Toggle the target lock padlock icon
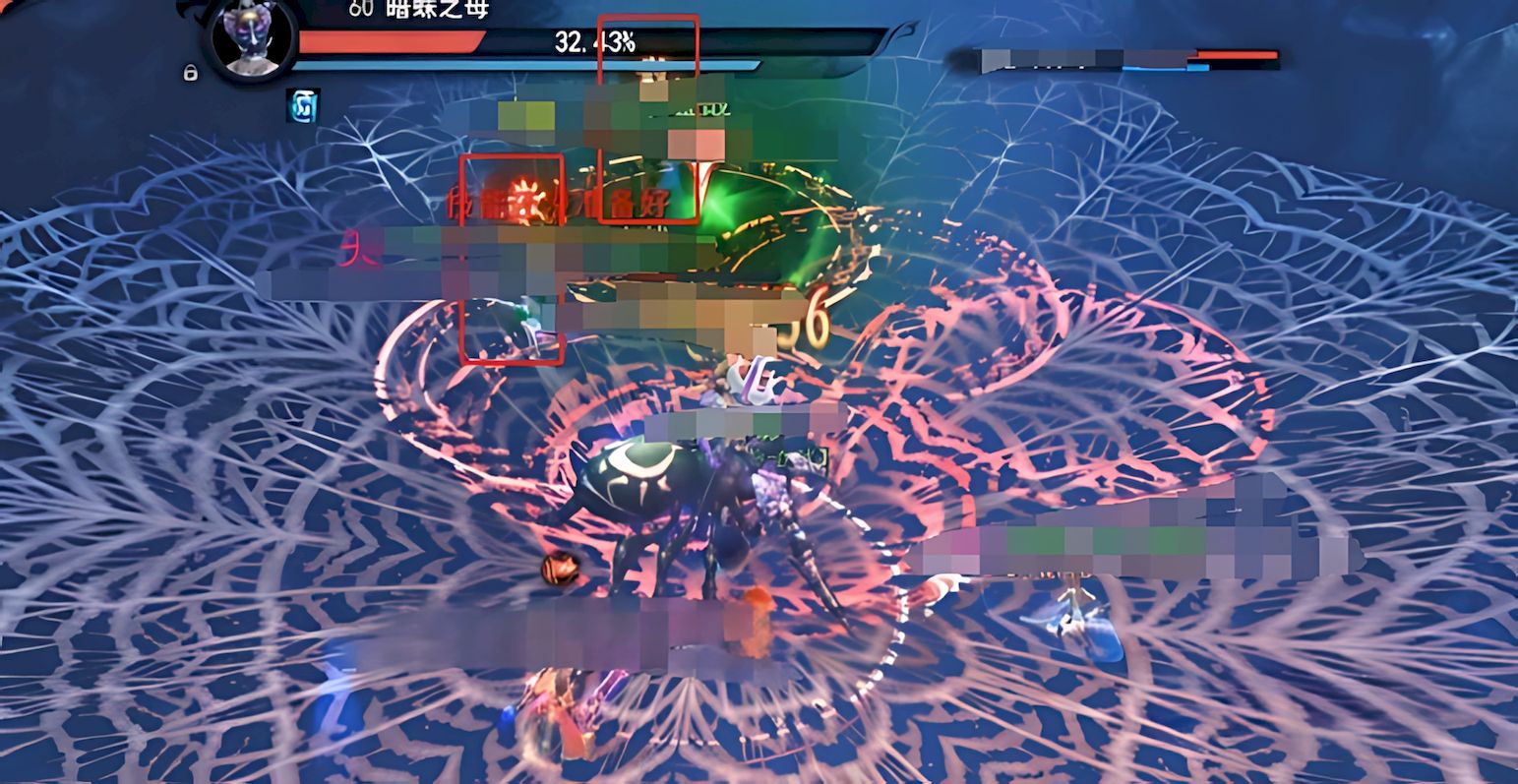Viewport: 1518px width, 784px height. click(x=191, y=72)
